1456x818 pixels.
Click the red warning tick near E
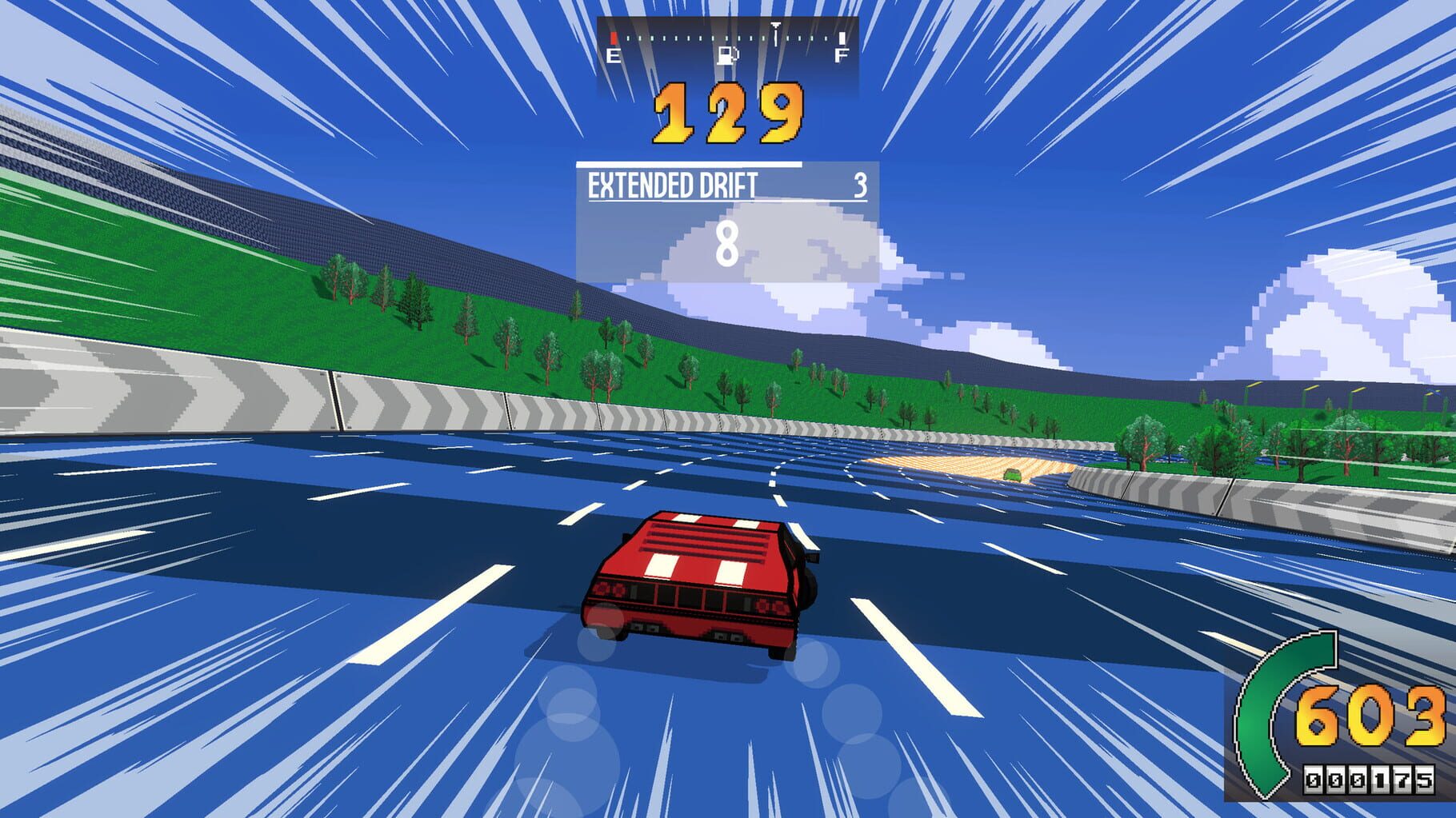click(x=614, y=38)
